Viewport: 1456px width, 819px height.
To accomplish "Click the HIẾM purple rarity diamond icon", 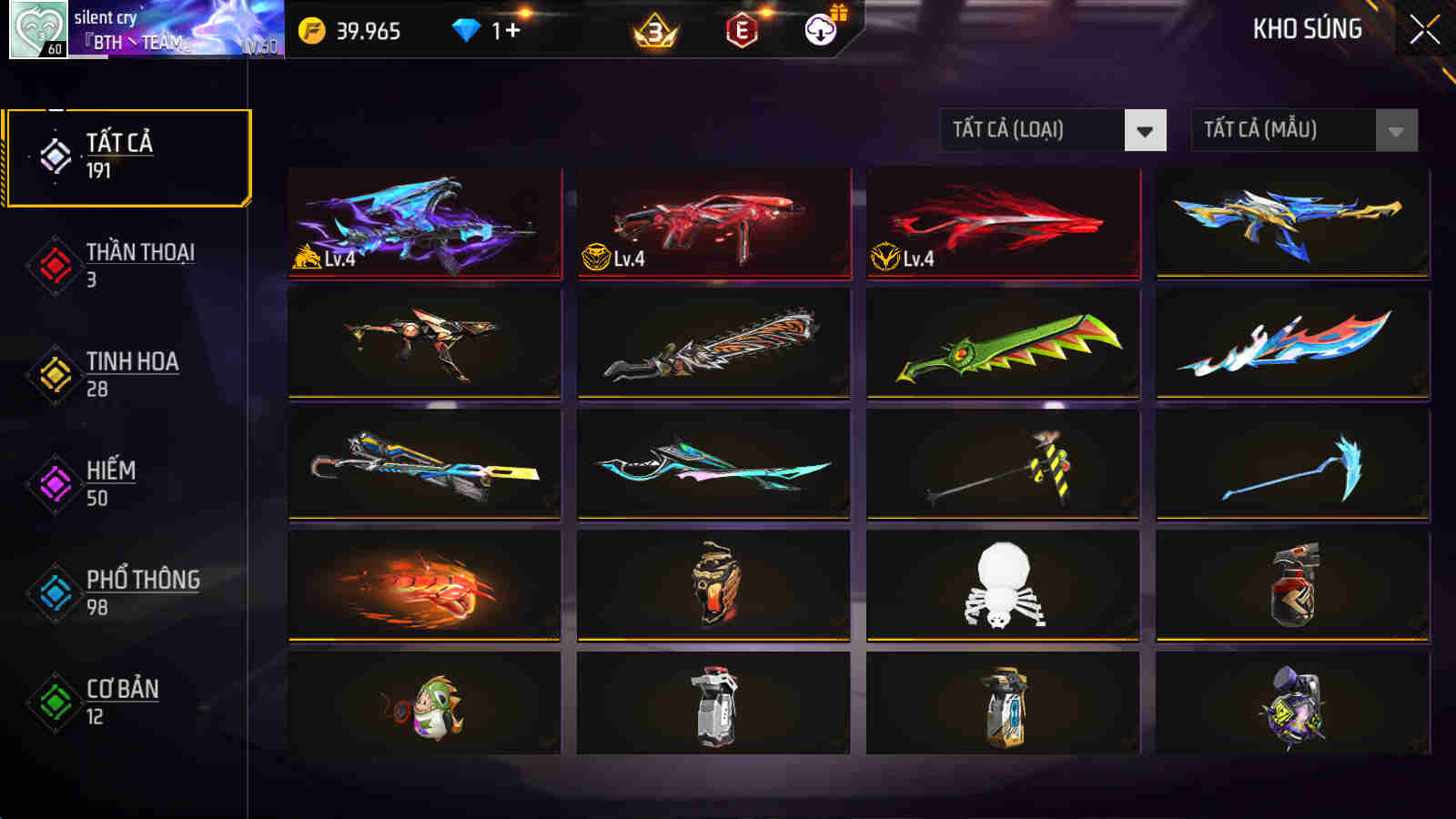I will coord(53,482).
